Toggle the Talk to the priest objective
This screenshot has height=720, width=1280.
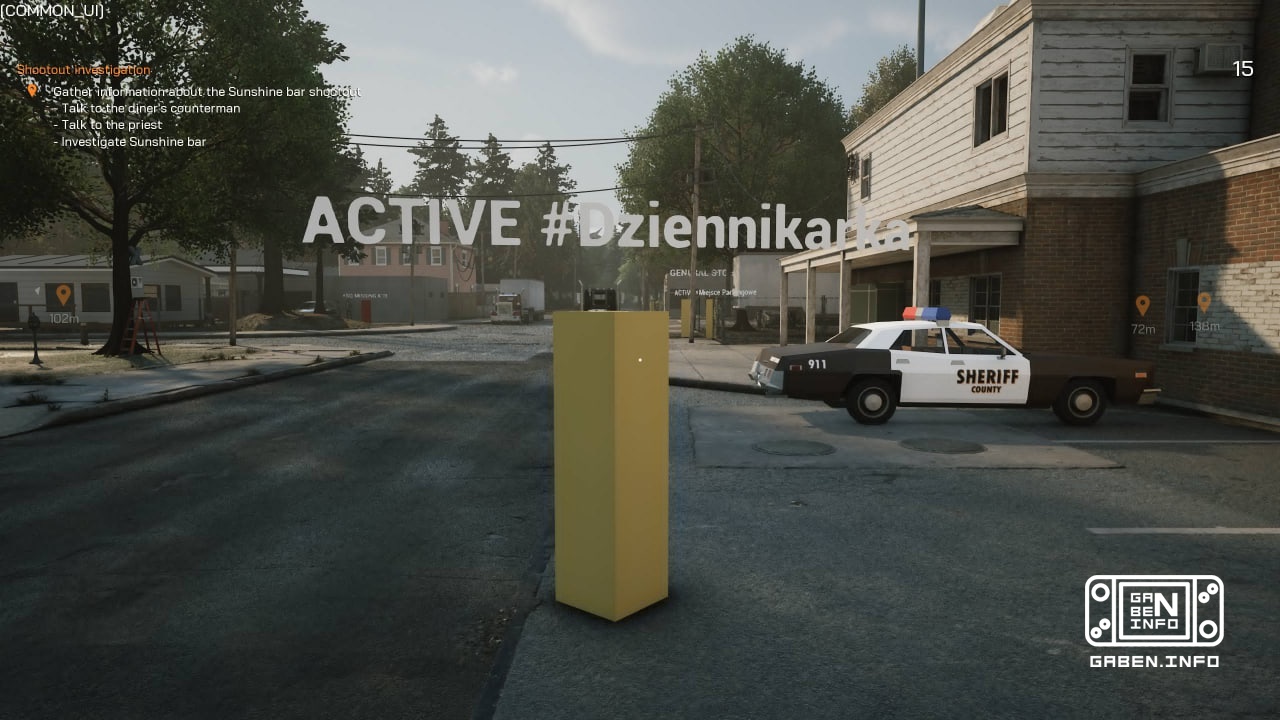click(x=110, y=124)
